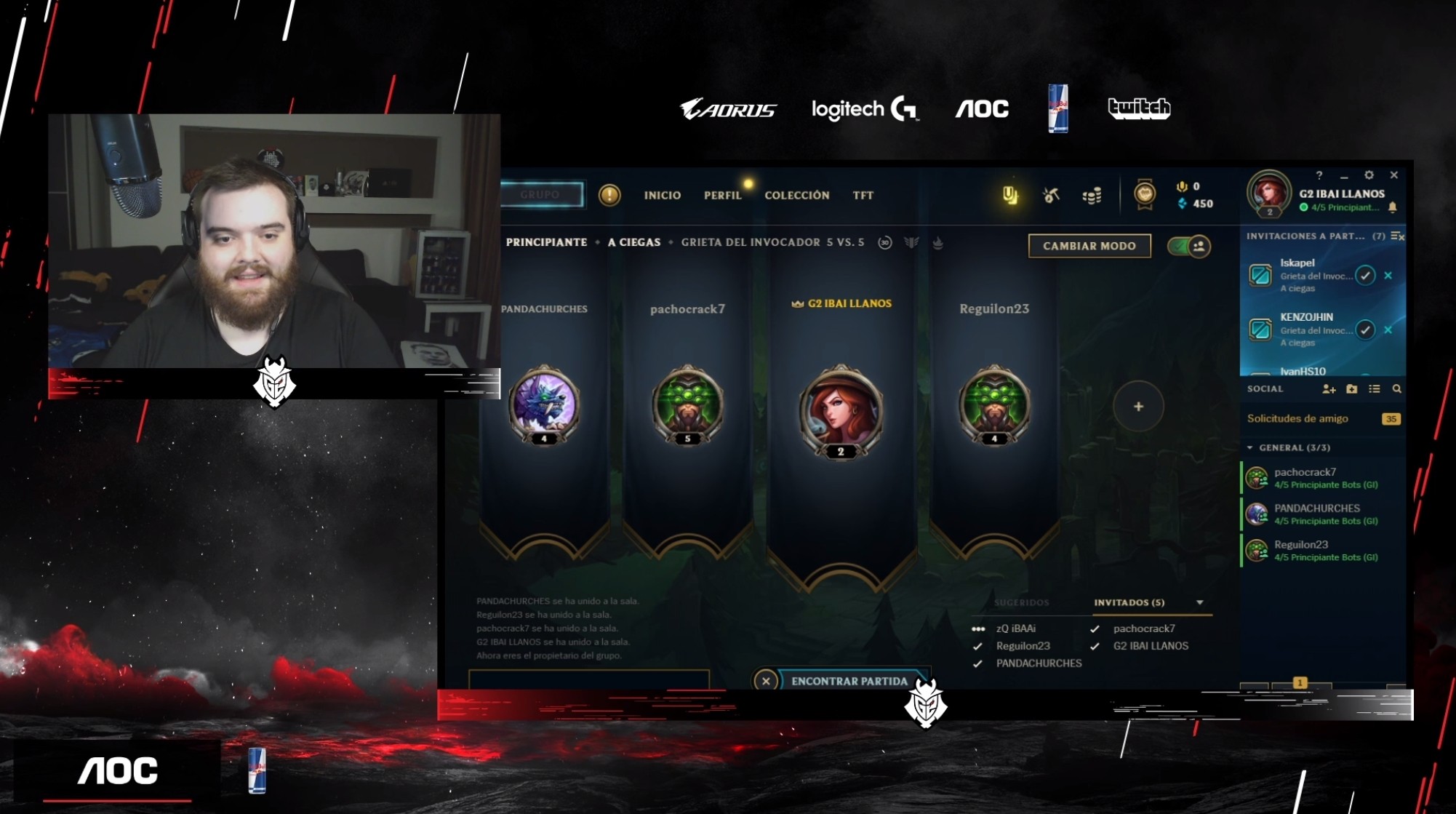Click the chat message input box
1456x814 pixels.
[x=588, y=679]
